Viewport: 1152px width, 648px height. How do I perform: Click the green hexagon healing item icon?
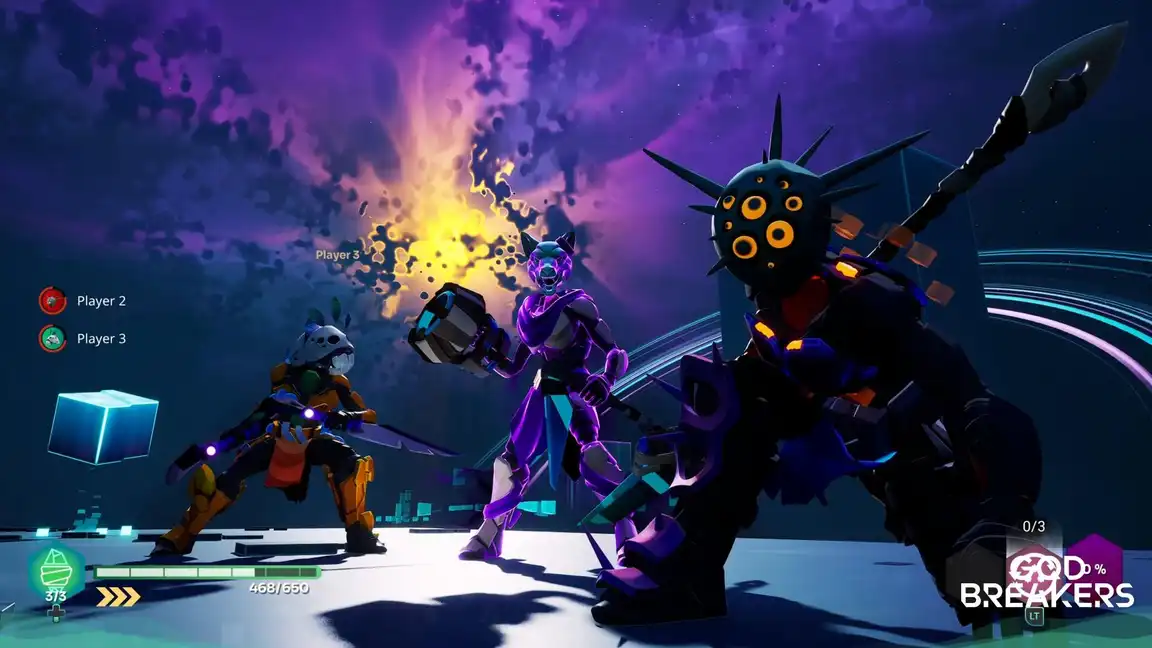tap(56, 571)
